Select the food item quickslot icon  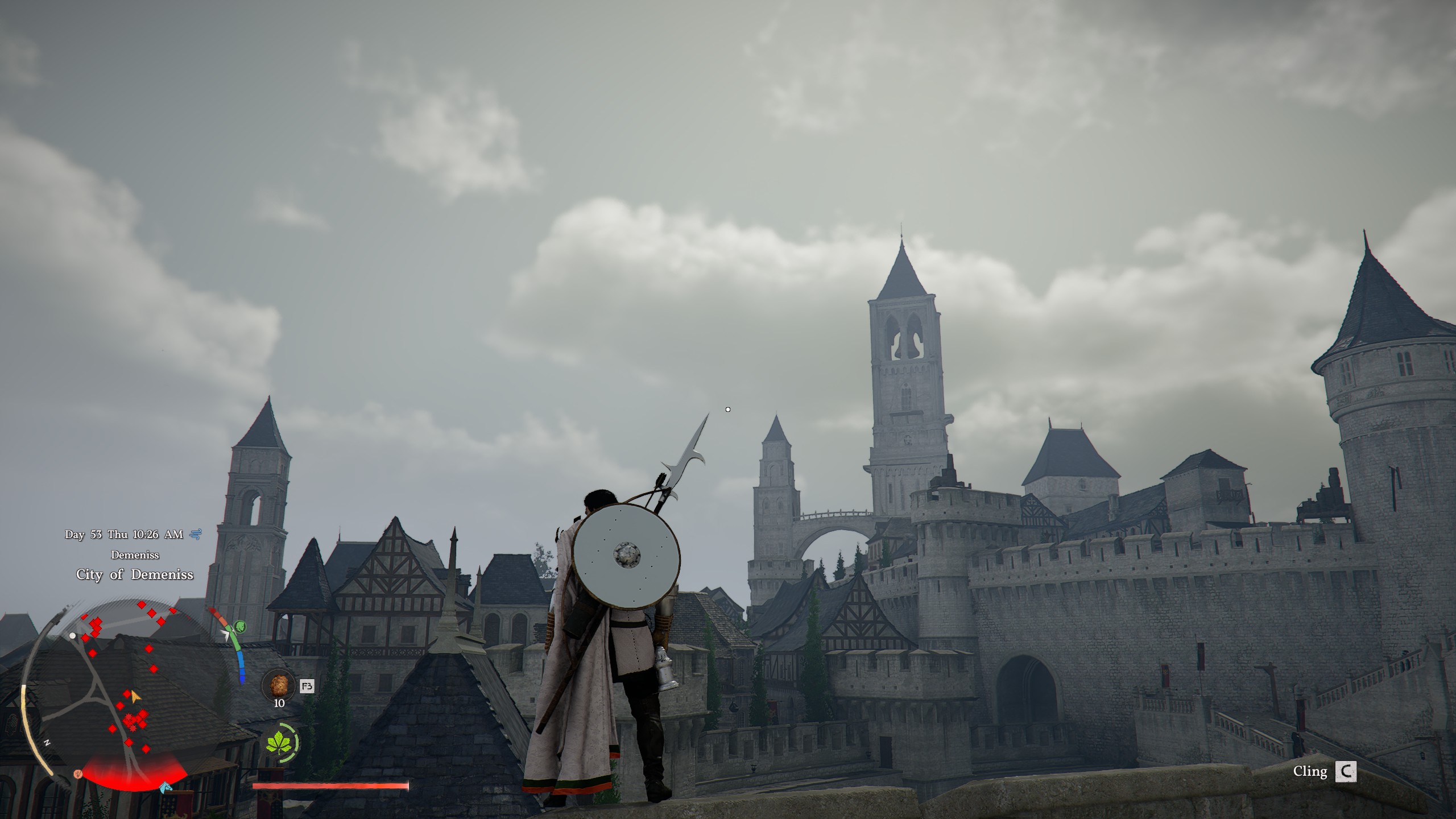[279, 684]
